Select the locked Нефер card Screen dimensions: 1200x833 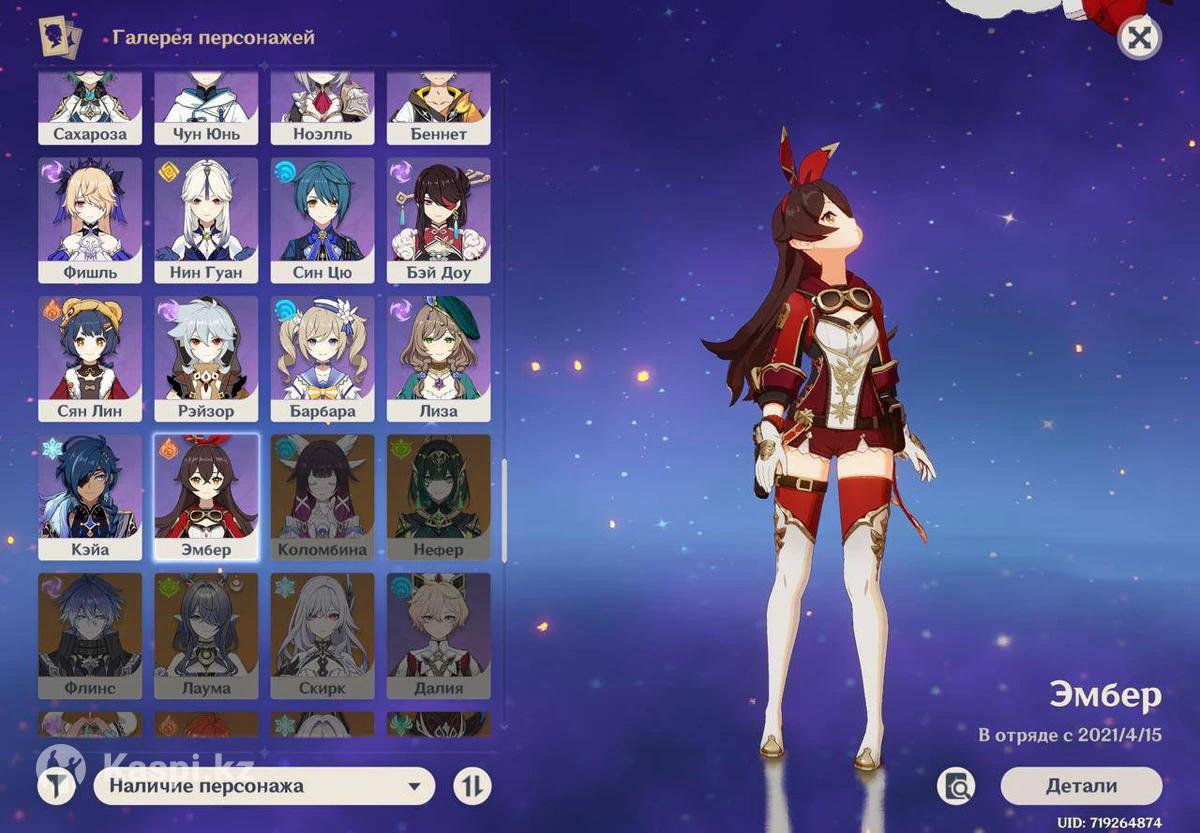(x=438, y=497)
